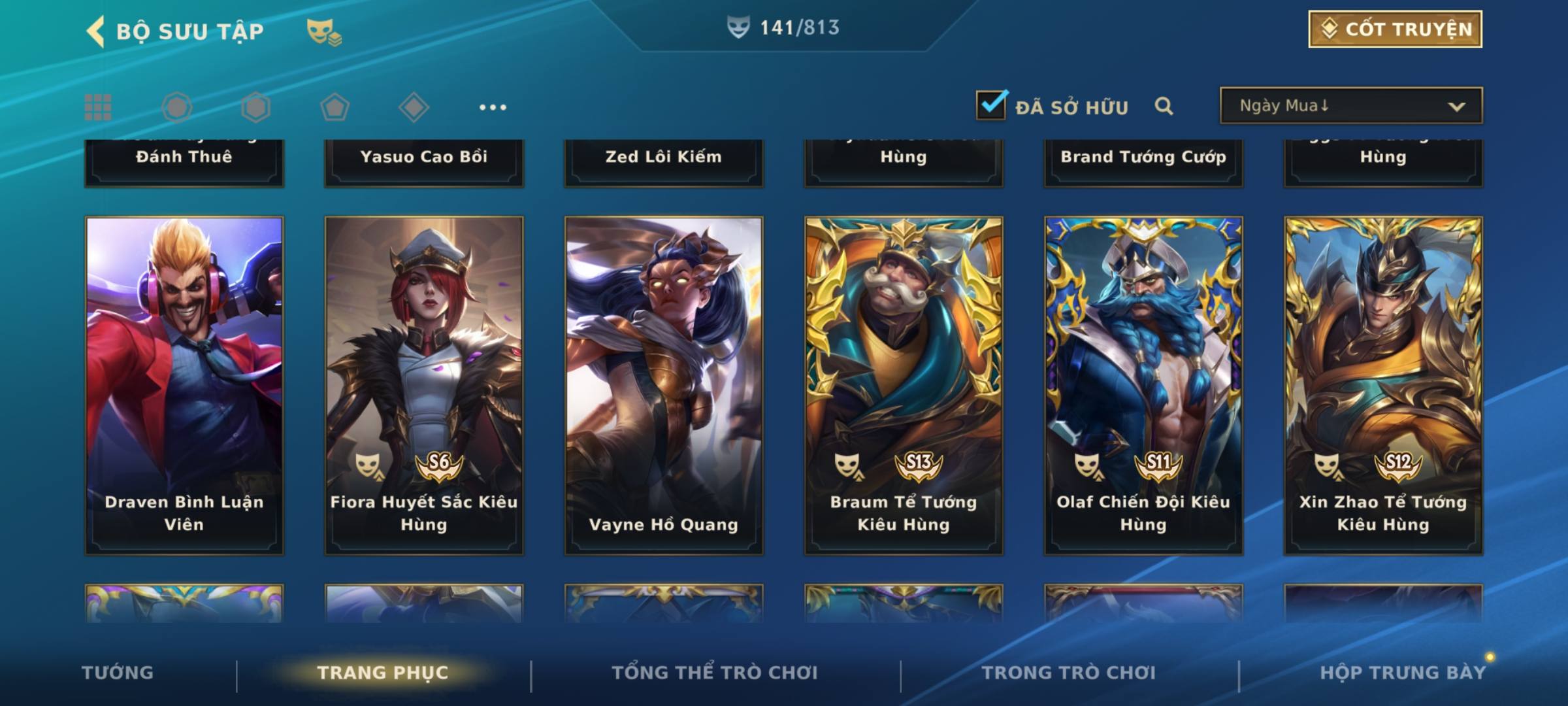
Task: Open the Cốt Truyện button
Action: point(1395,29)
